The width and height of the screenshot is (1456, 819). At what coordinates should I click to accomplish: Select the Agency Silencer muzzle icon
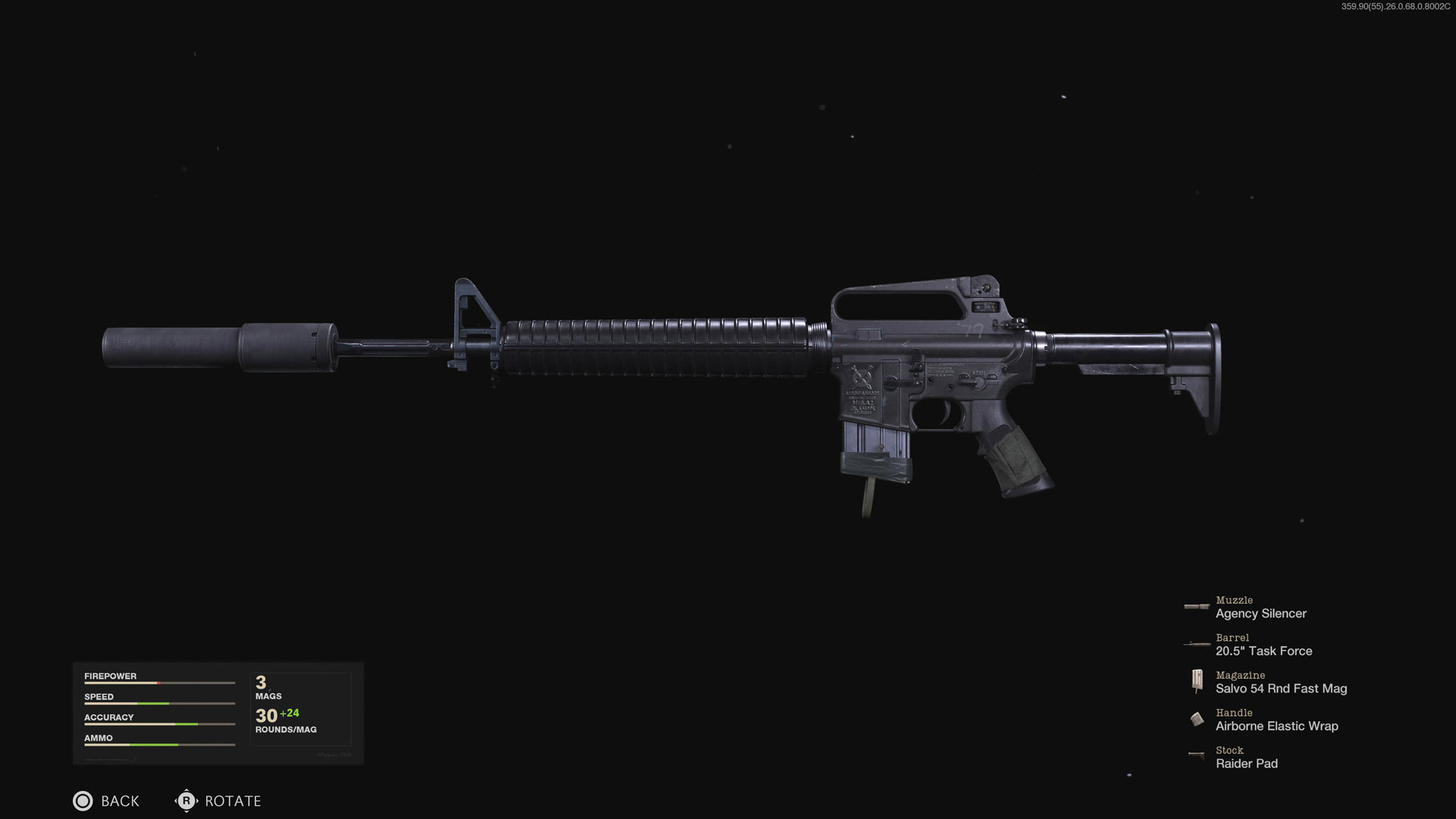tap(1197, 607)
